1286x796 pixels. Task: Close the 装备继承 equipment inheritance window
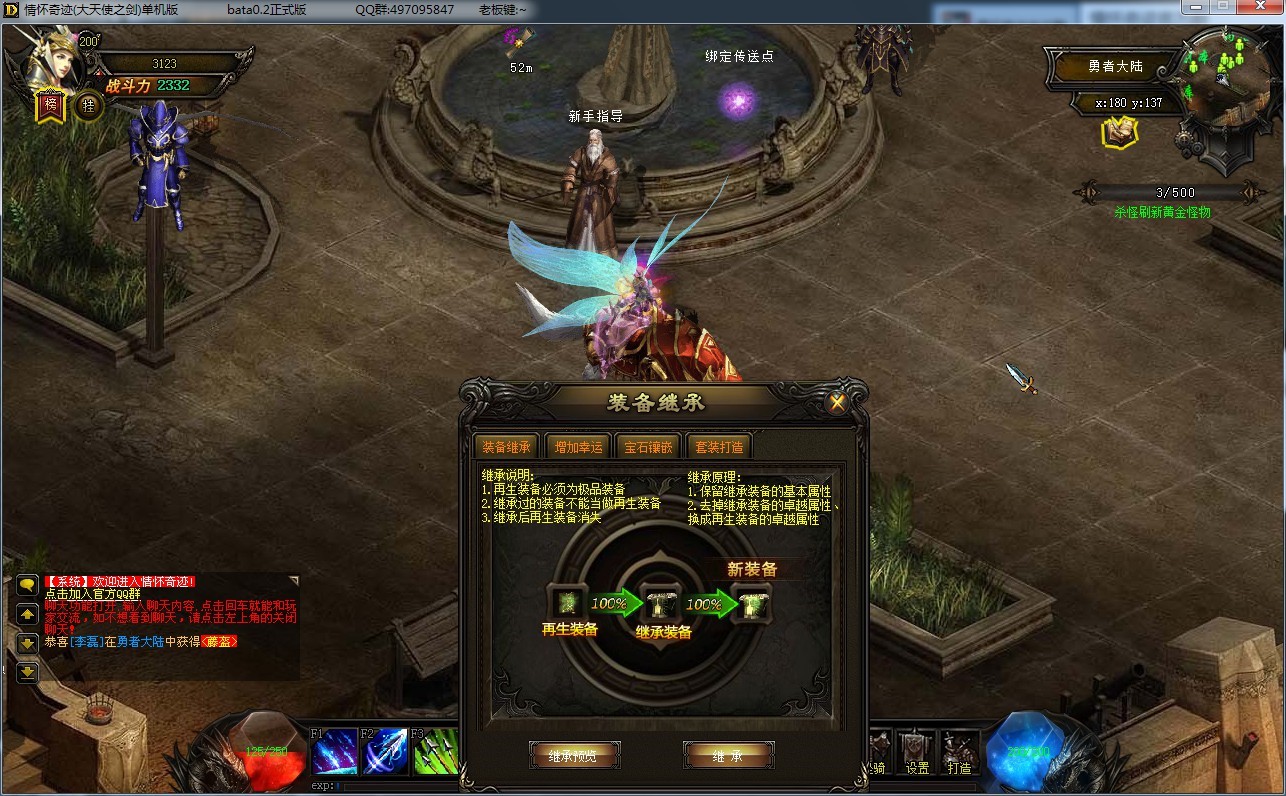coord(837,402)
